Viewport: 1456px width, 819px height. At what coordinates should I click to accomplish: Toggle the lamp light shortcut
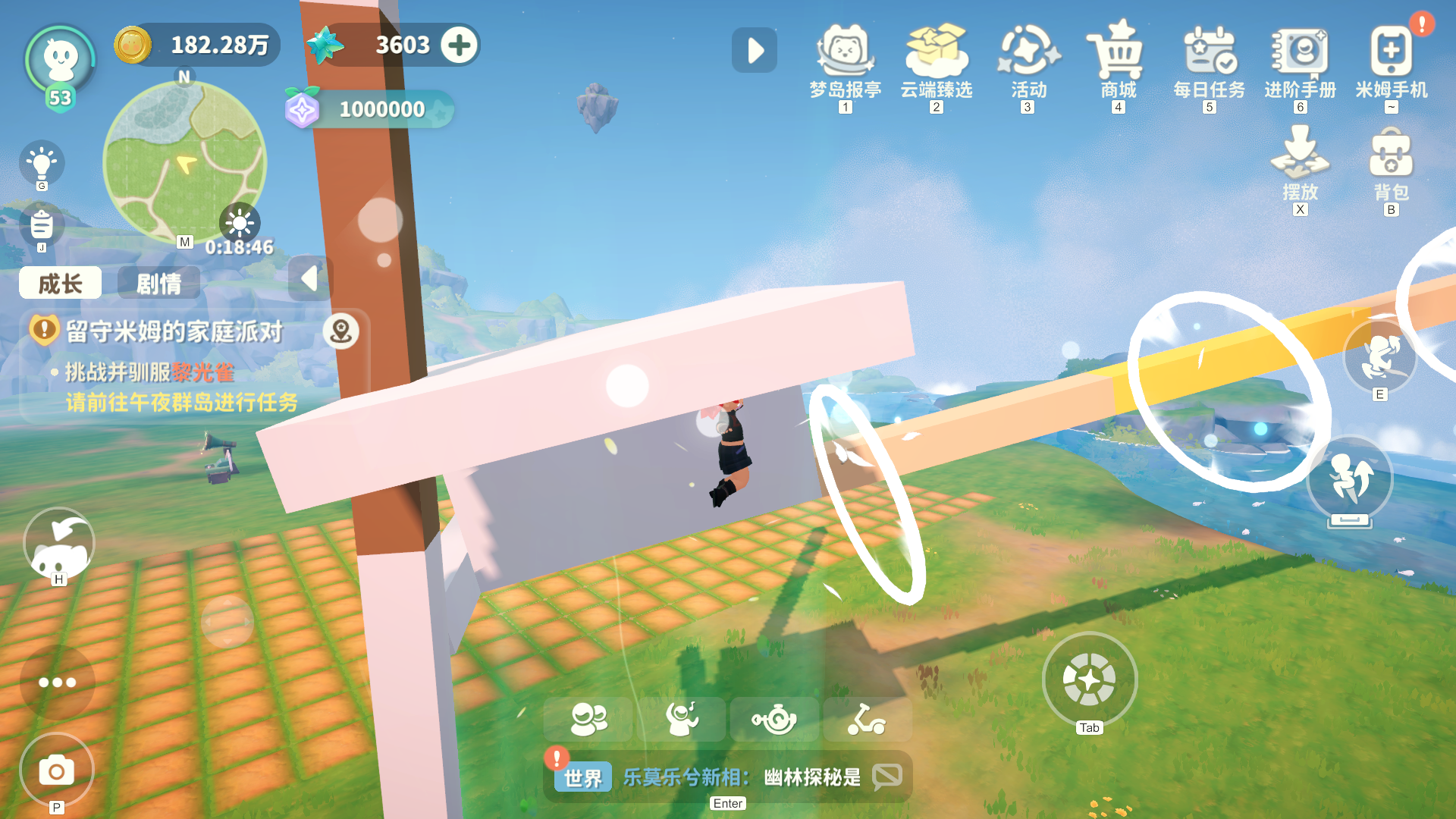[x=42, y=162]
